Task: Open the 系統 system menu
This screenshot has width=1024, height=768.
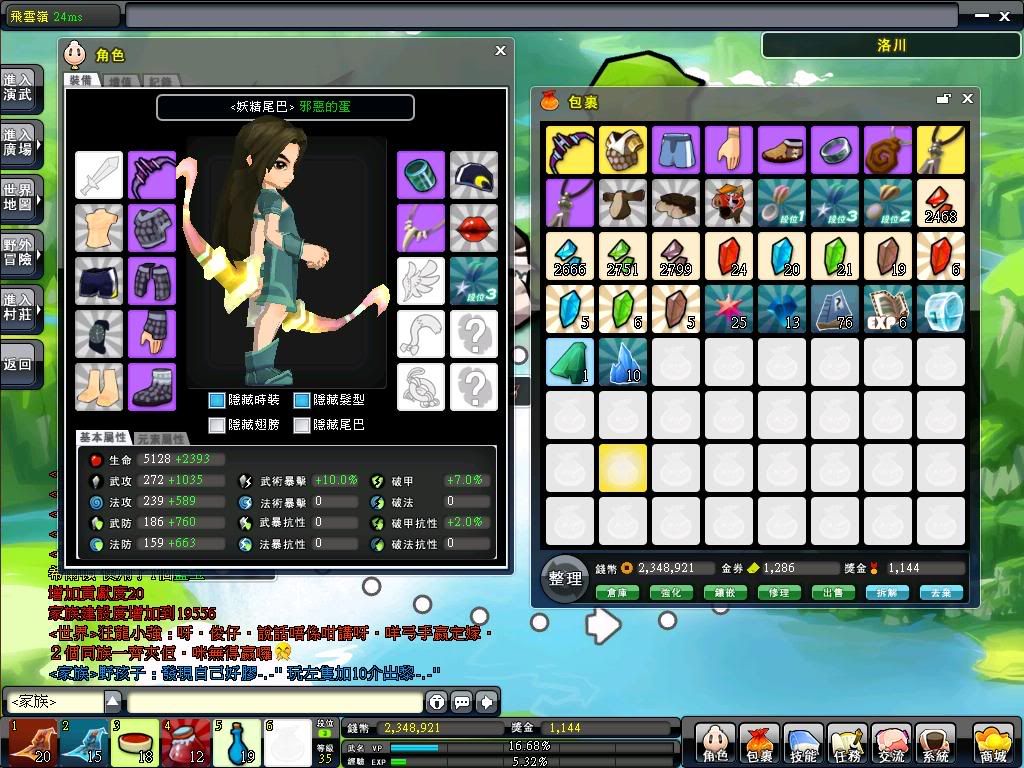Action: tap(936, 745)
